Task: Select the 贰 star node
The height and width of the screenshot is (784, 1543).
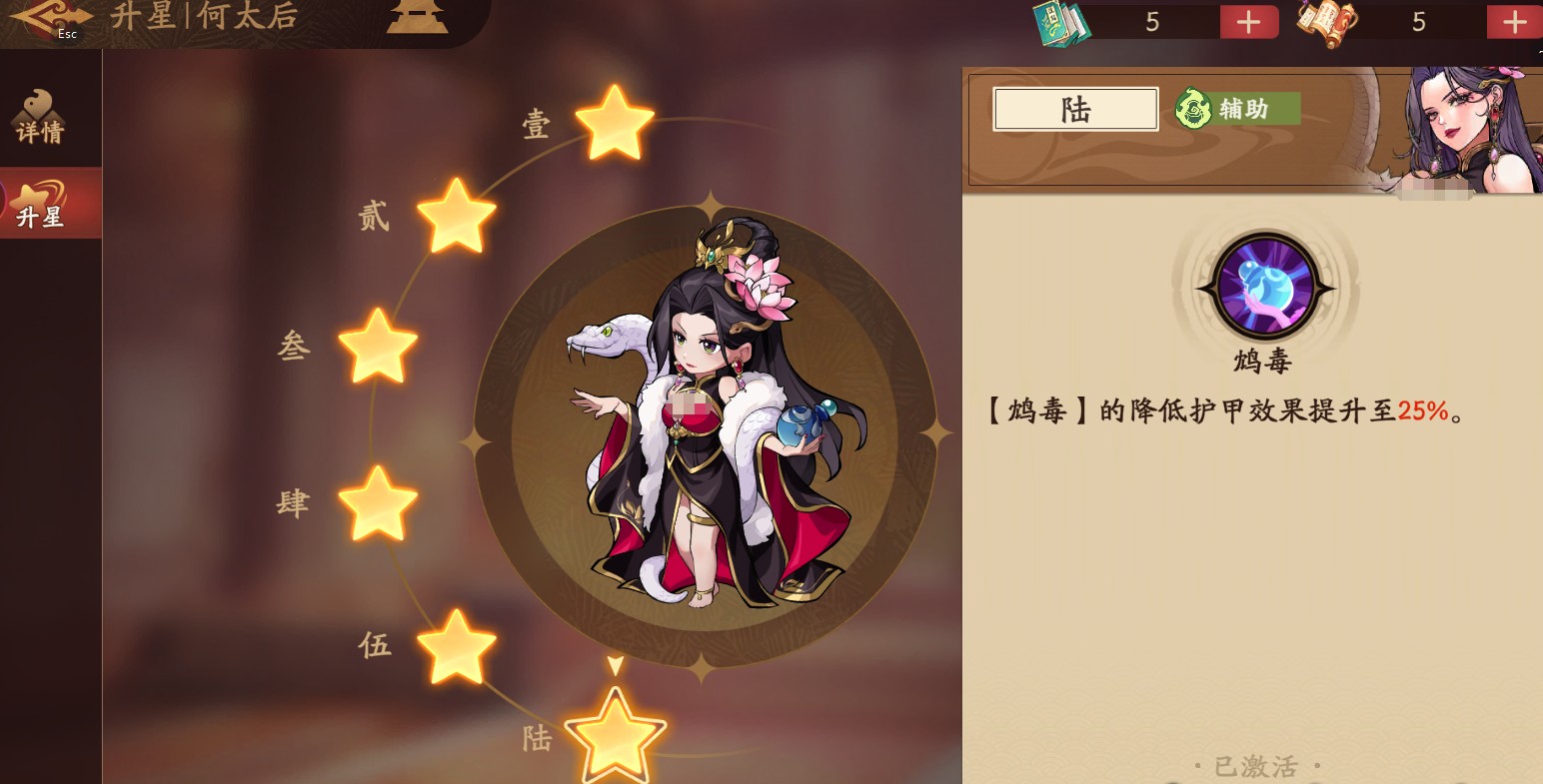Action: tap(457, 213)
